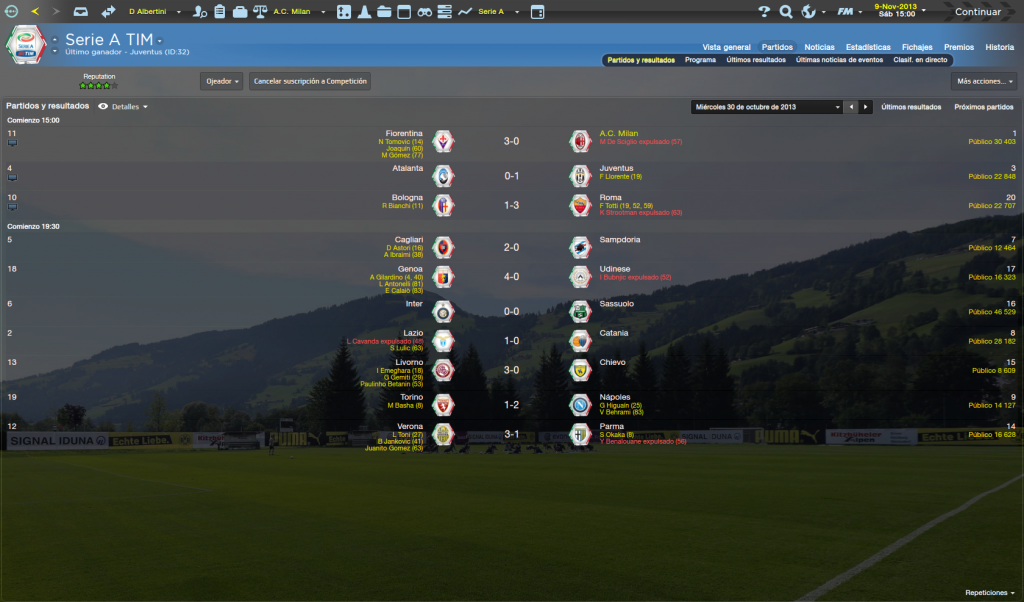Open the Fiorentina 3-0 Milan result
The image size is (1024, 602).
[510, 141]
